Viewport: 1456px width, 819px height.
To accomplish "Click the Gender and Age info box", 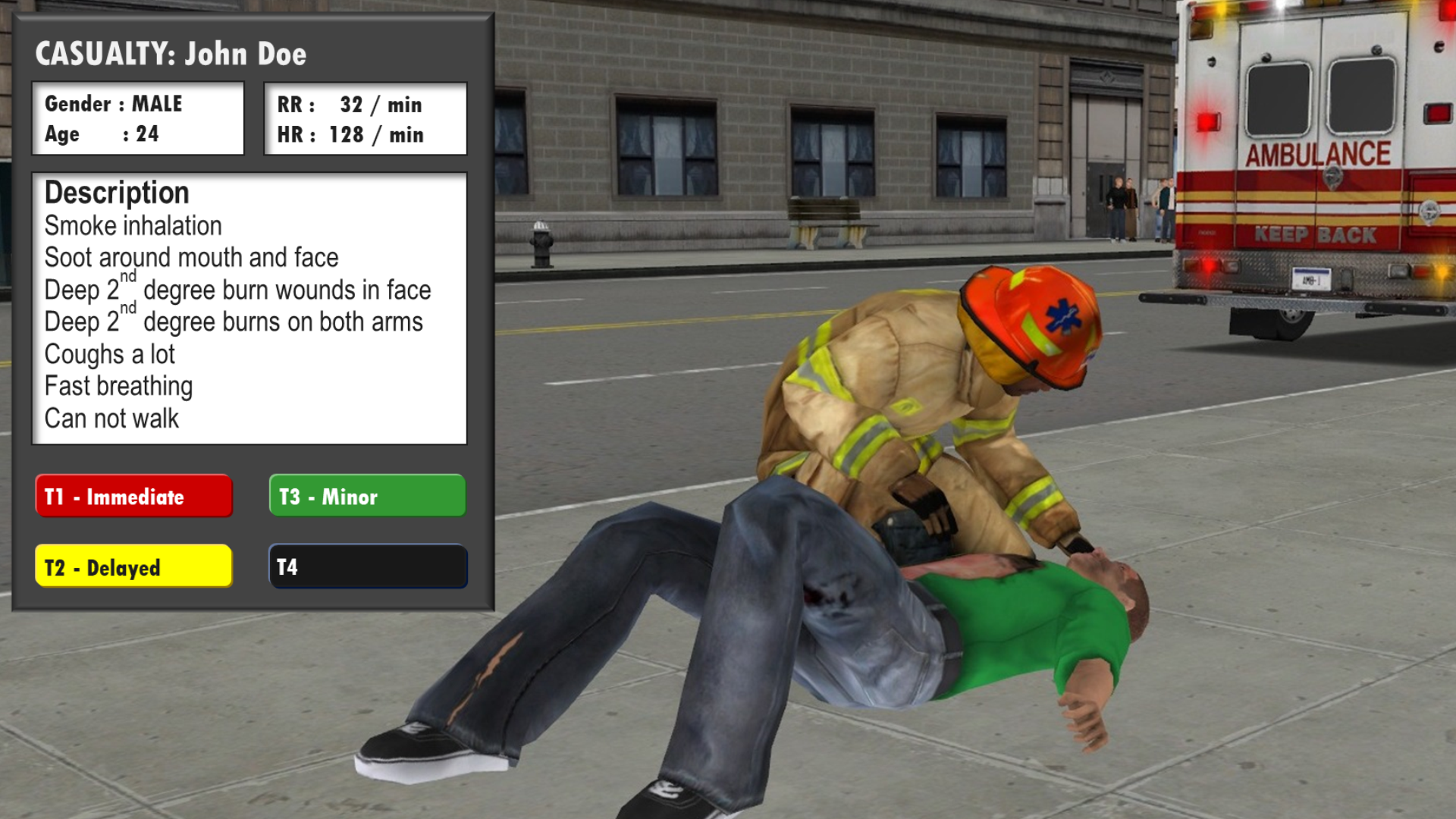I will click(x=137, y=118).
